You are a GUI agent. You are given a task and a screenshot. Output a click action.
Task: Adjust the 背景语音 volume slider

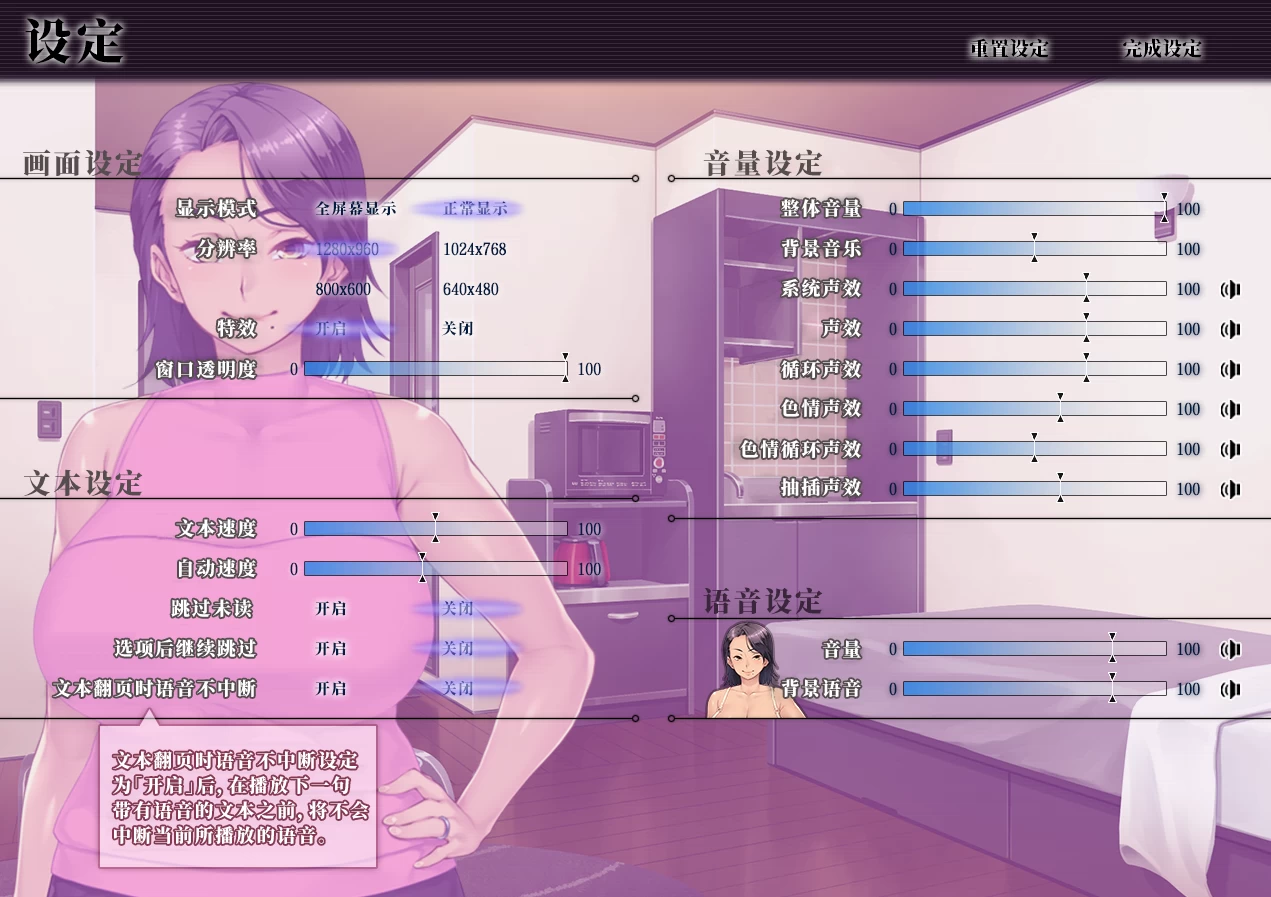1034,689
